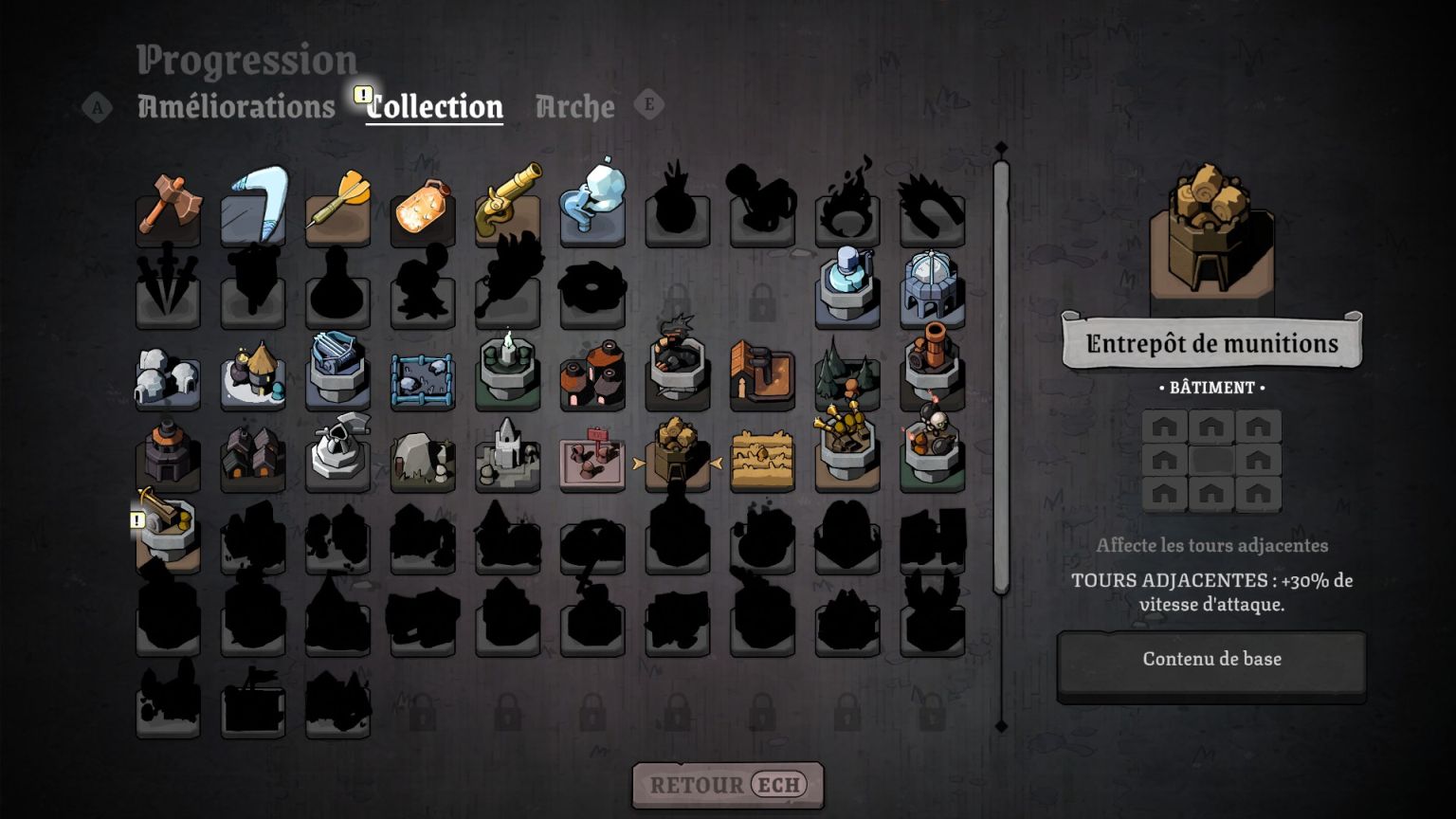The image size is (1456, 819).
Task: Select the new cannon tower tile
Action: [168, 535]
